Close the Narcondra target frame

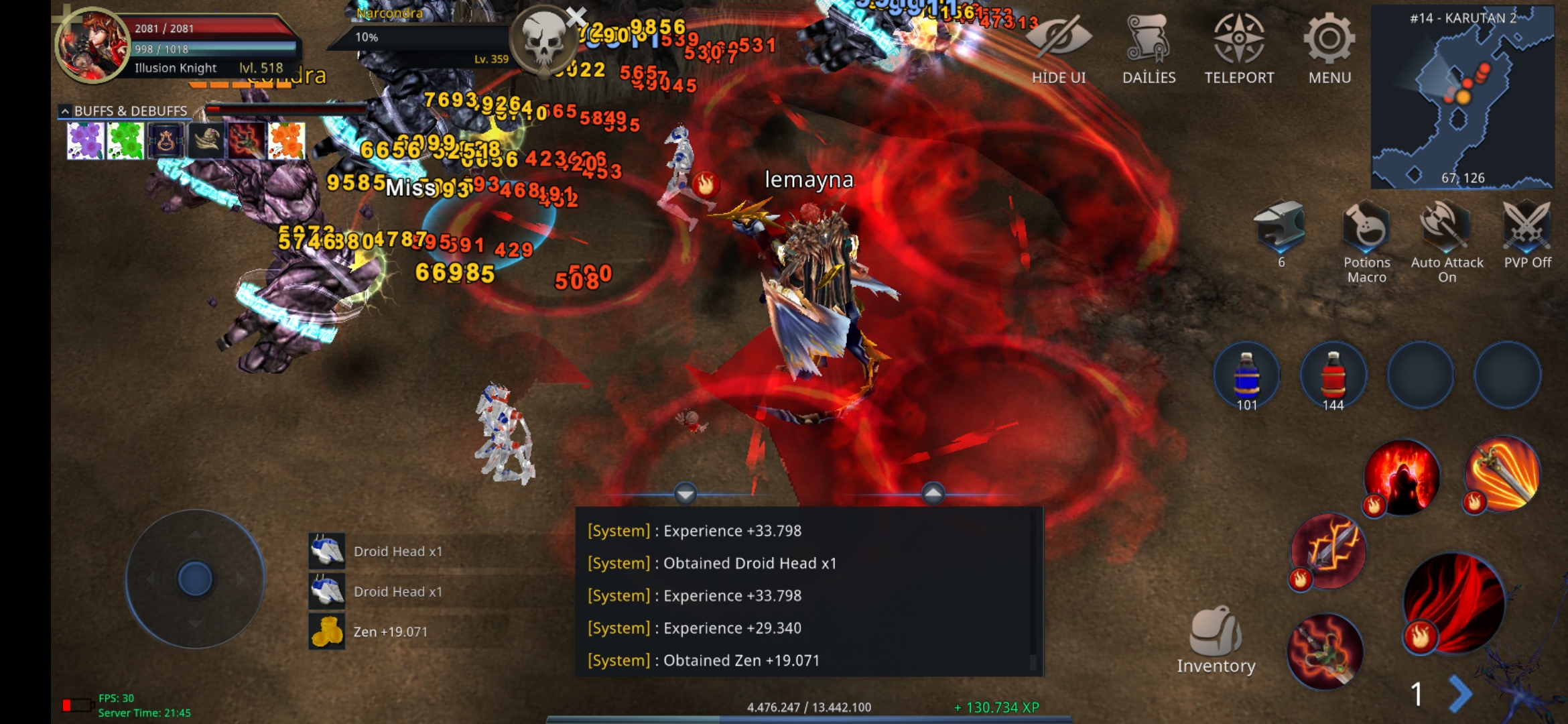point(576,16)
